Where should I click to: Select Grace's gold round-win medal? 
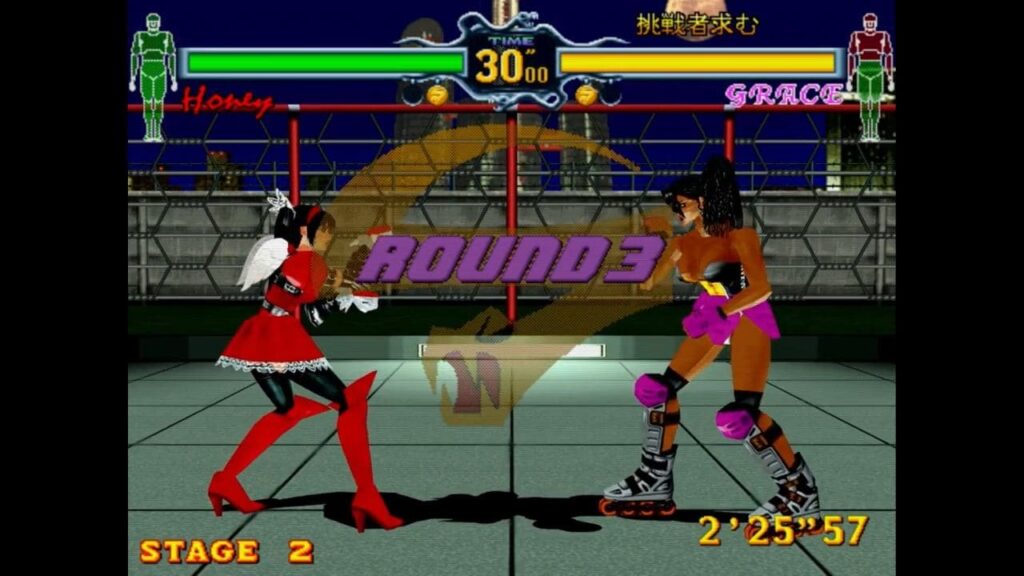[585, 95]
